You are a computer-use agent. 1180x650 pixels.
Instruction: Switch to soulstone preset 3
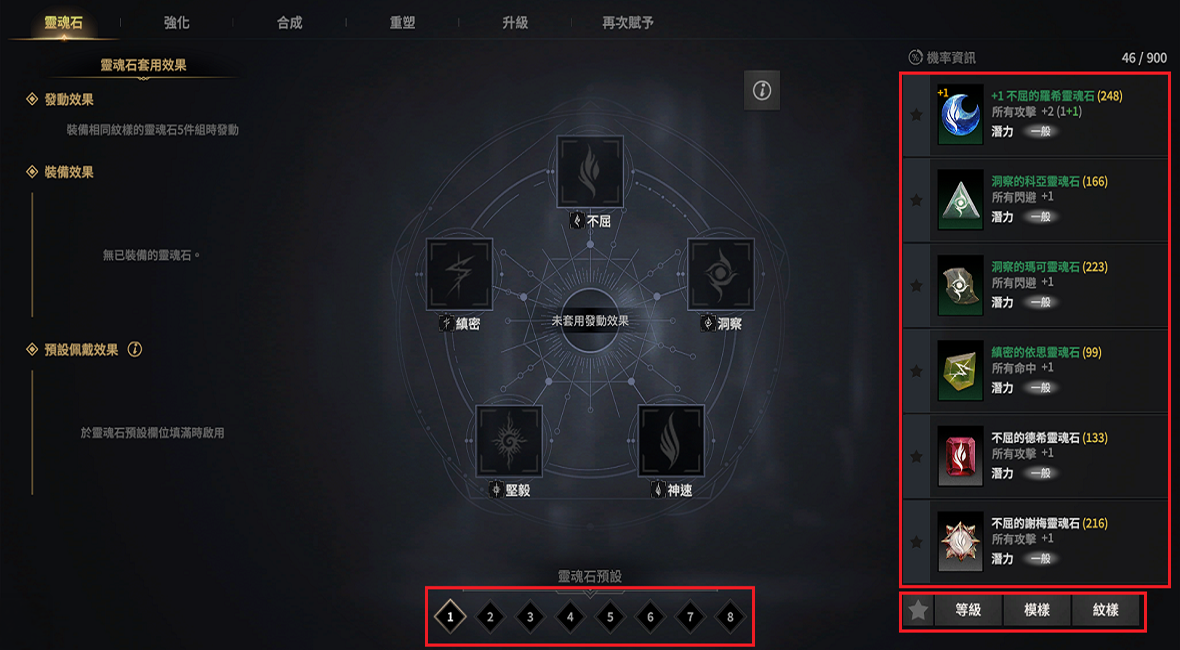click(x=530, y=617)
